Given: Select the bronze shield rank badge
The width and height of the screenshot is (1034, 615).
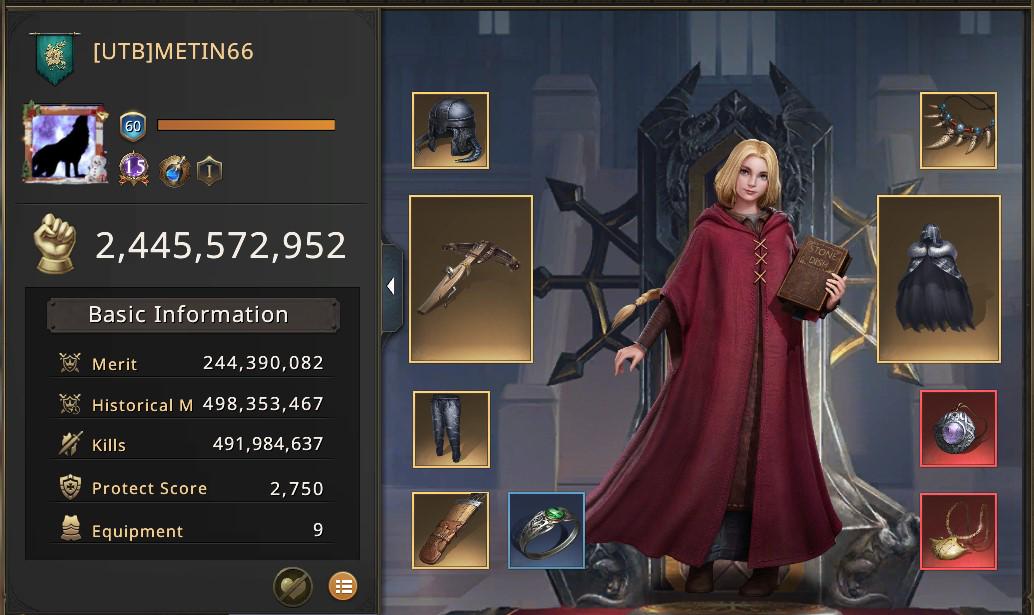Looking at the screenshot, I should point(209,170).
